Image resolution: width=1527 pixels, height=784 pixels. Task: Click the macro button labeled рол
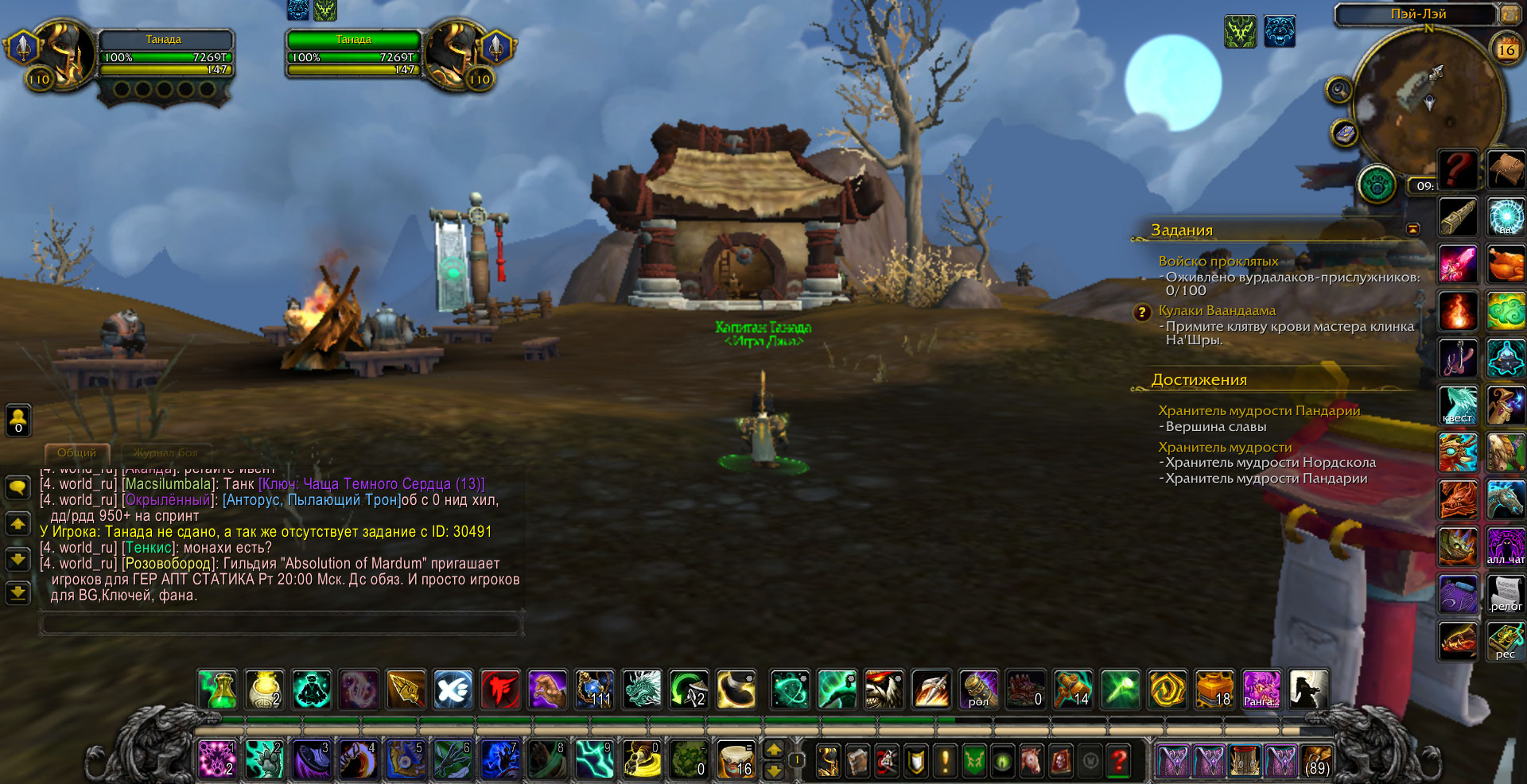978,689
